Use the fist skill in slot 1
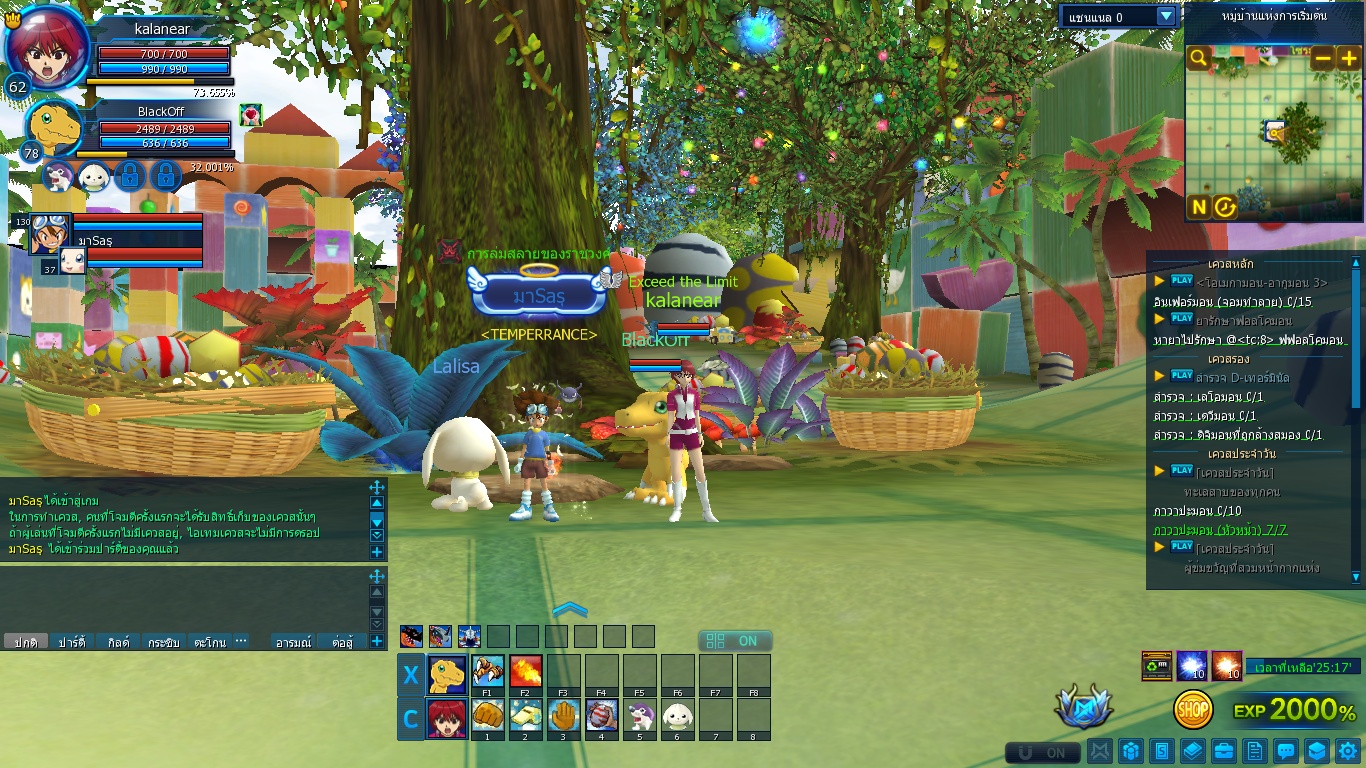 (488, 716)
